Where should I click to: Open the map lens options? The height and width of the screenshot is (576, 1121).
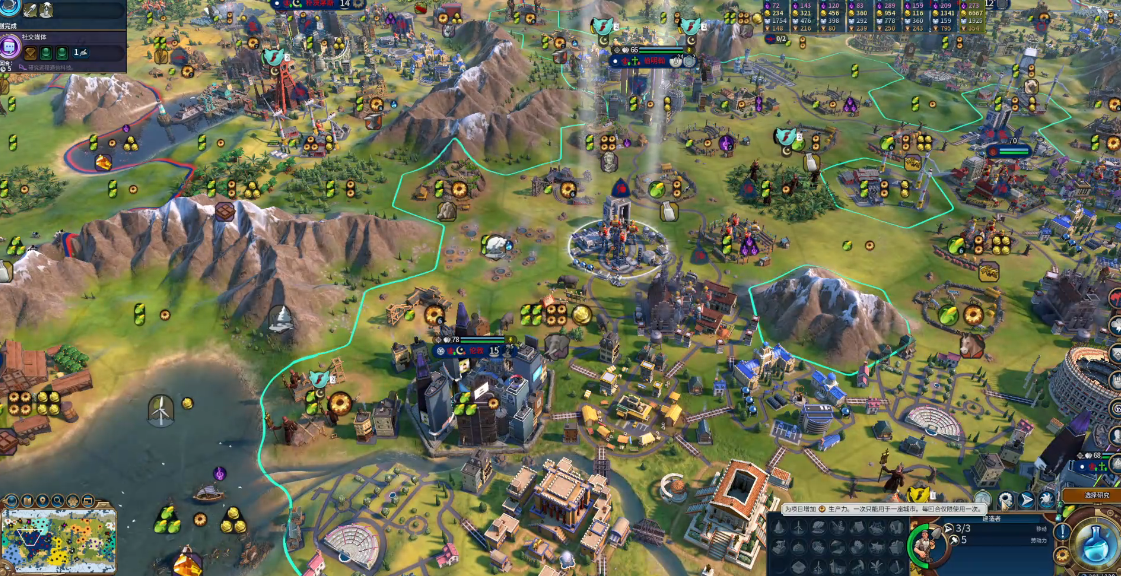[27, 500]
